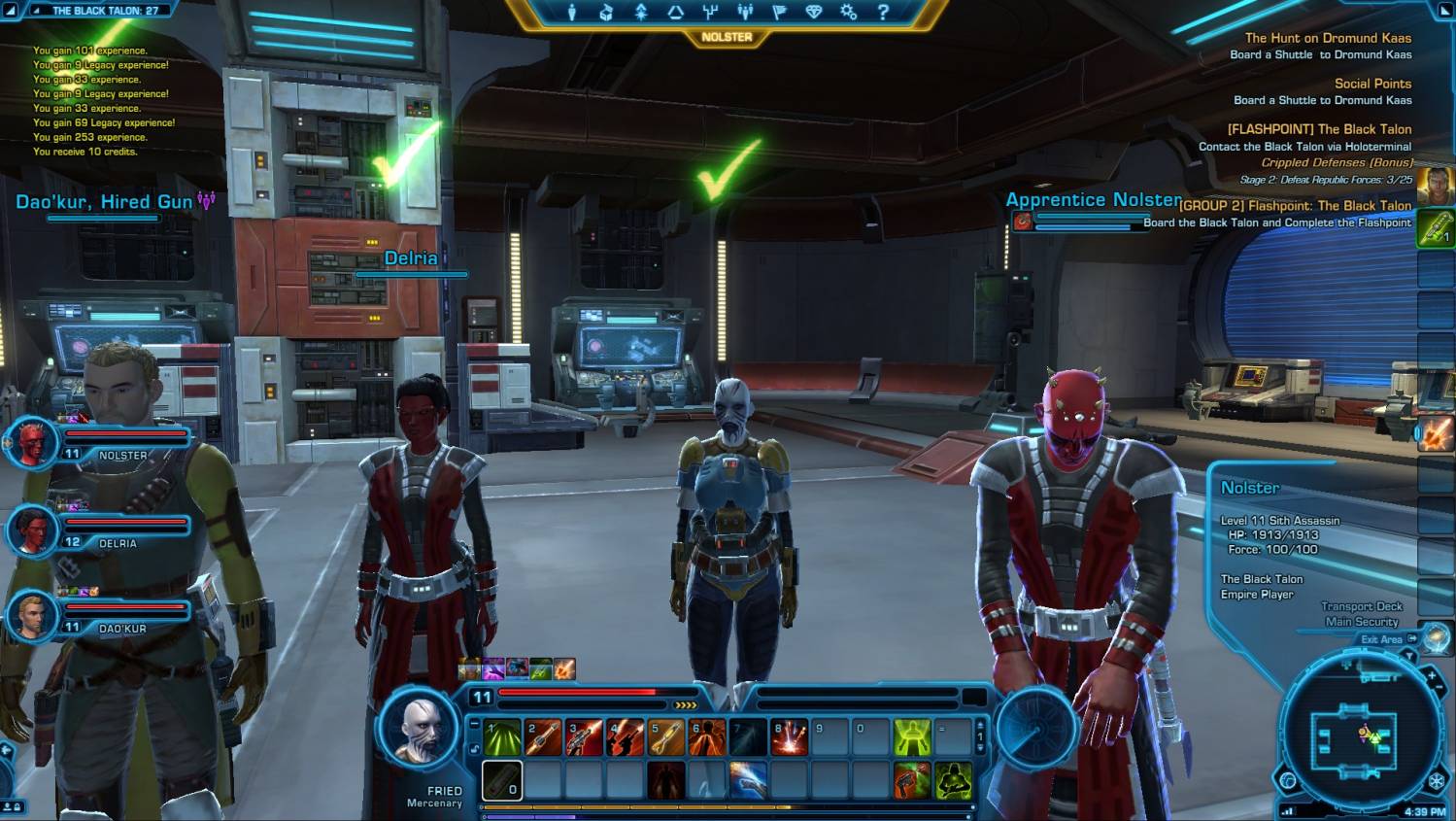This screenshot has width=1456, height=821.
Task: Open the gear-shaped preferences menu icon
Action: pyautogui.click(x=848, y=12)
